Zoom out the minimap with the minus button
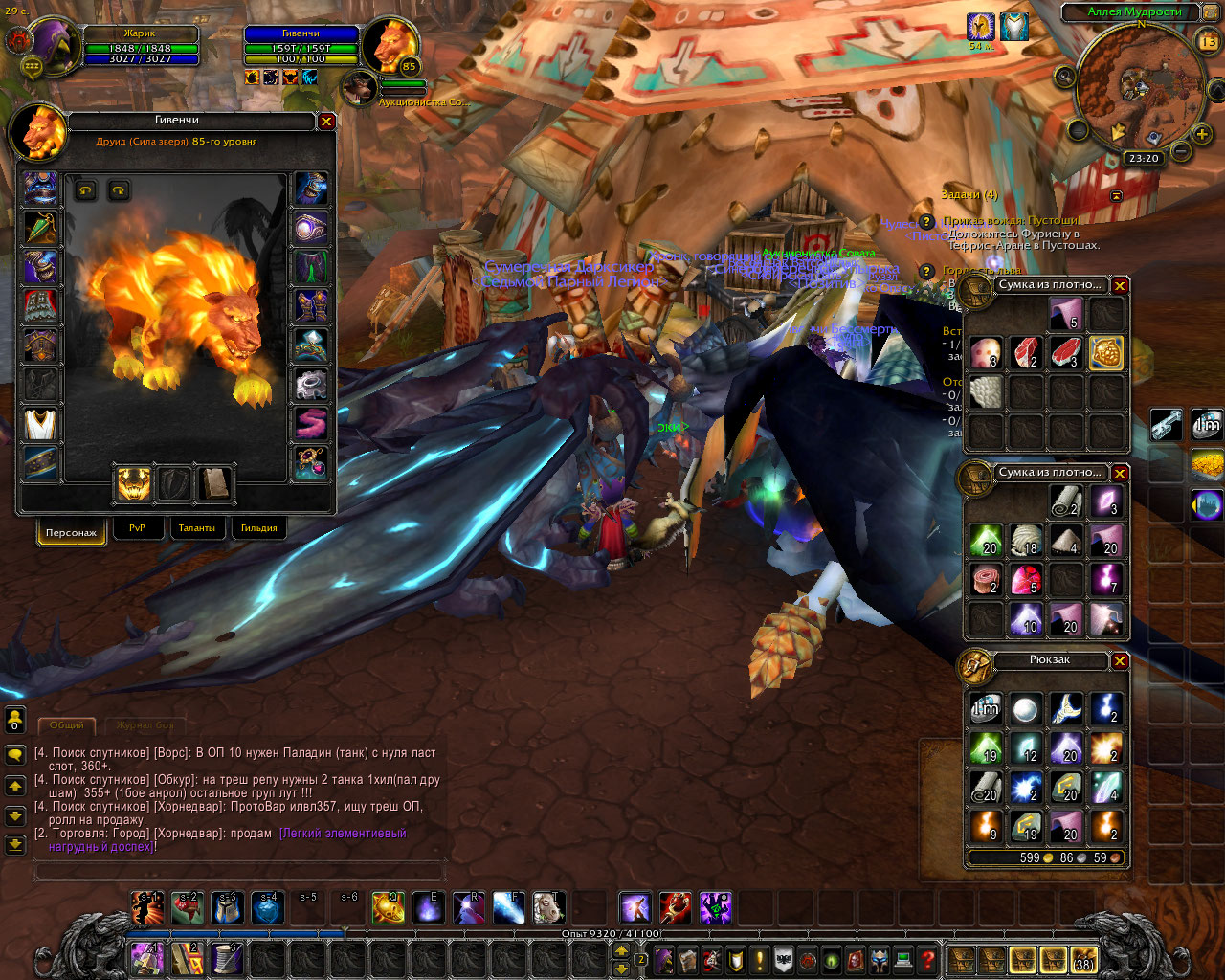Screen dimensions: 1225x980 click(1180, 151)
